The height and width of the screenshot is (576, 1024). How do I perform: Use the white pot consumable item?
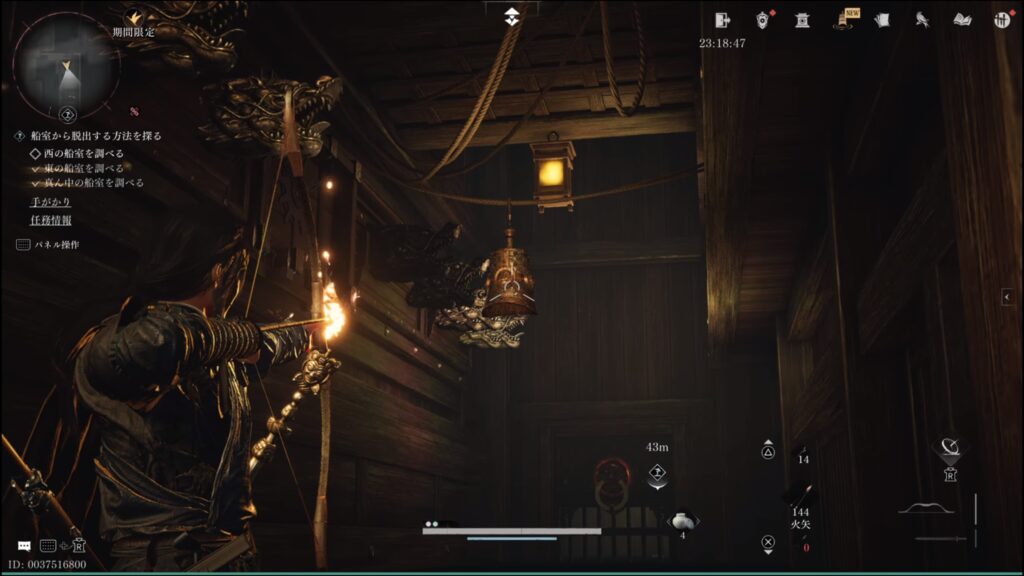tap(682, 521)
